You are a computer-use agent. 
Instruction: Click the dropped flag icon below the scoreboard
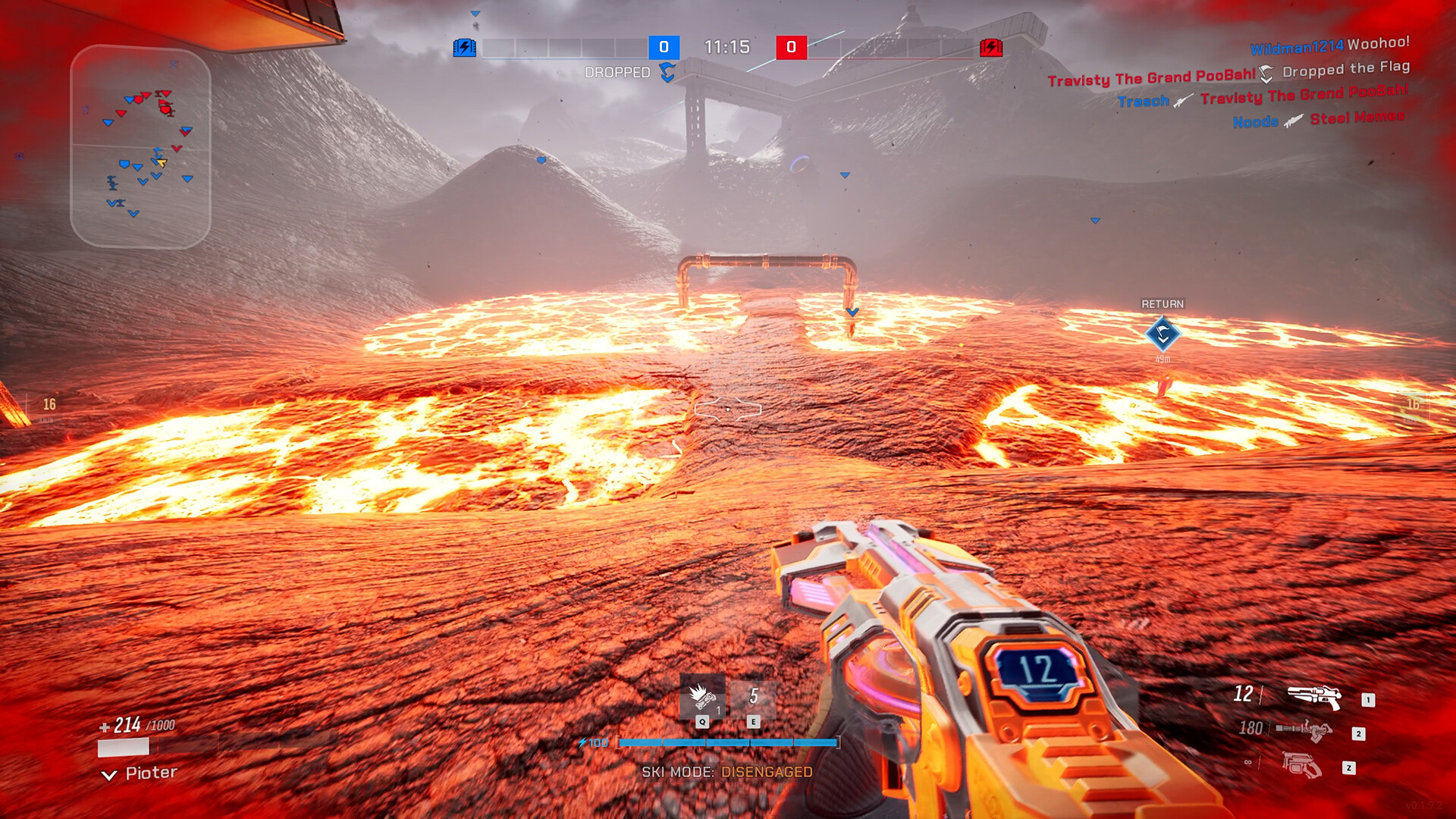(667, 74)
